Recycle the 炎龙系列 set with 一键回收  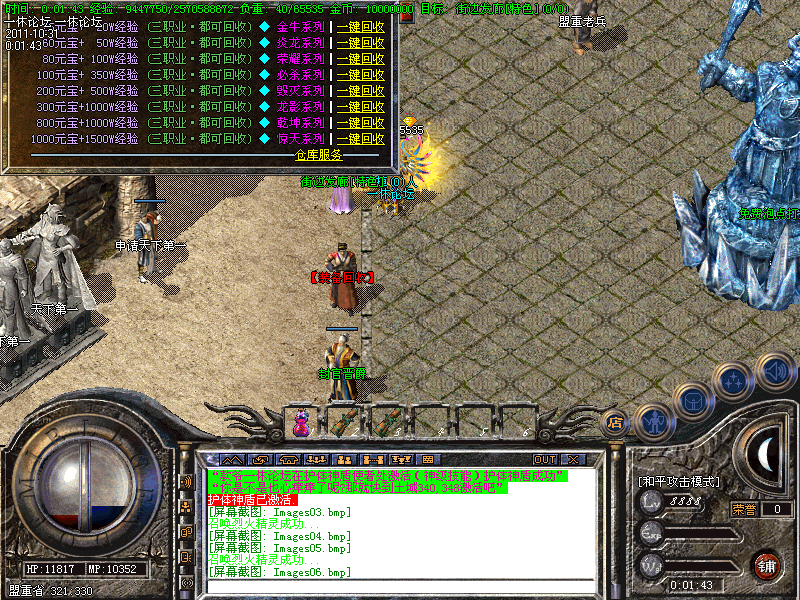[x=360, y=43]
